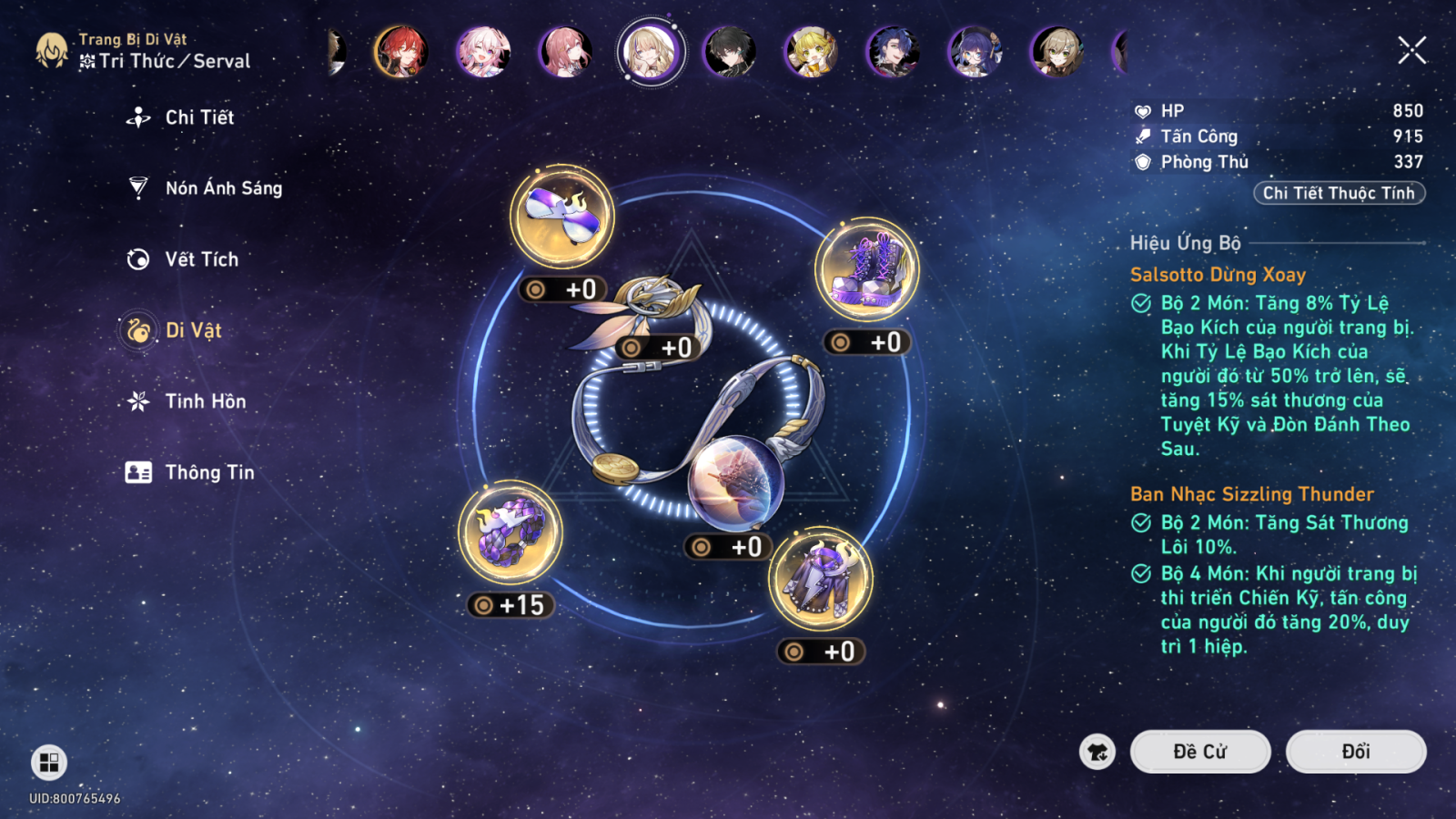This screenshot has width=1456, height=819.
Task: Choose the purple boots relic slot
Action: coord(866,269)
